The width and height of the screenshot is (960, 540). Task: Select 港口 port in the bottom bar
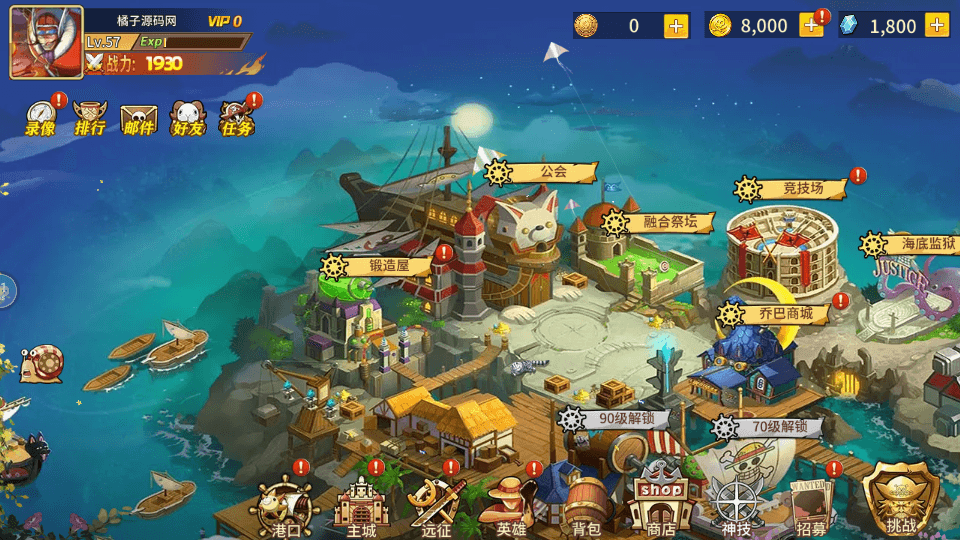[286, 506]
